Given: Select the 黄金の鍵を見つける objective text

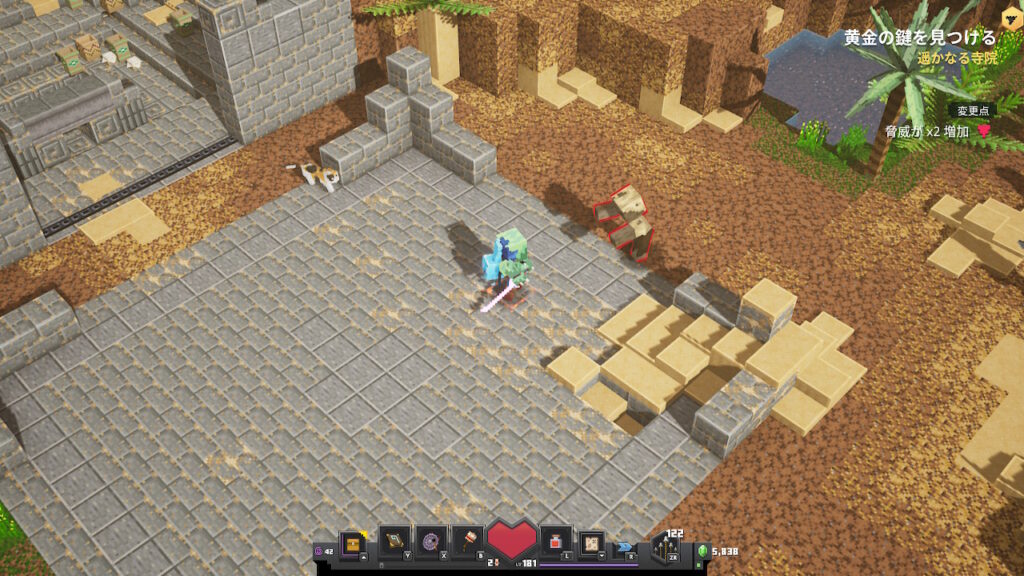Looking at the screenshot, I should 919,38.
